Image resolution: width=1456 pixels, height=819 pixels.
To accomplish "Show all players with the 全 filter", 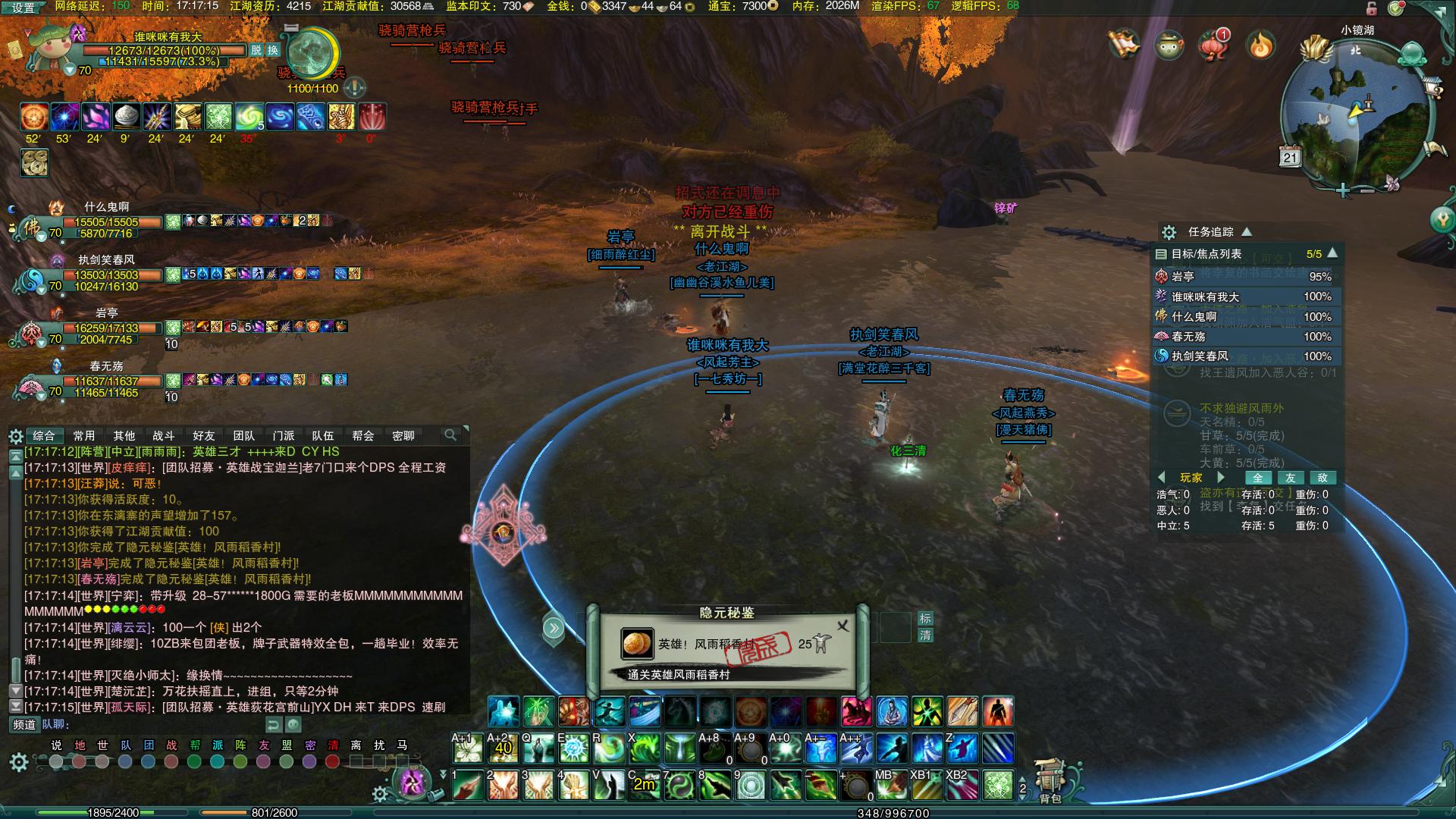I will (x=1258, y=478).
